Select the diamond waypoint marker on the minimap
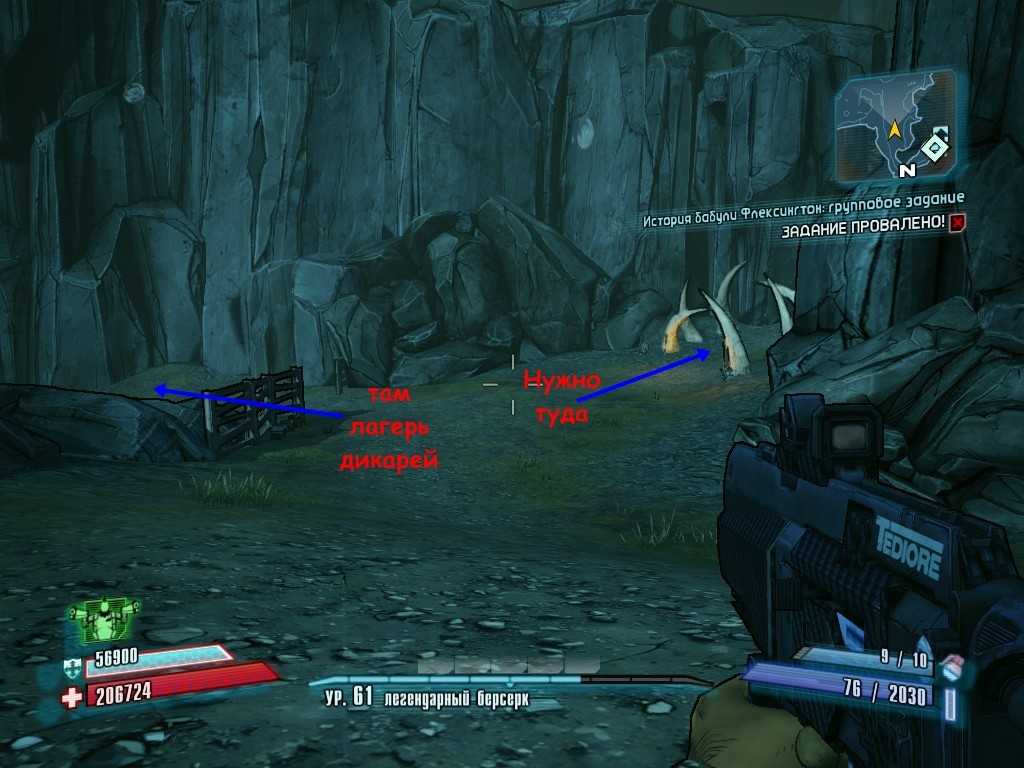Screen dimensions: 1024x768 [934, 149]
